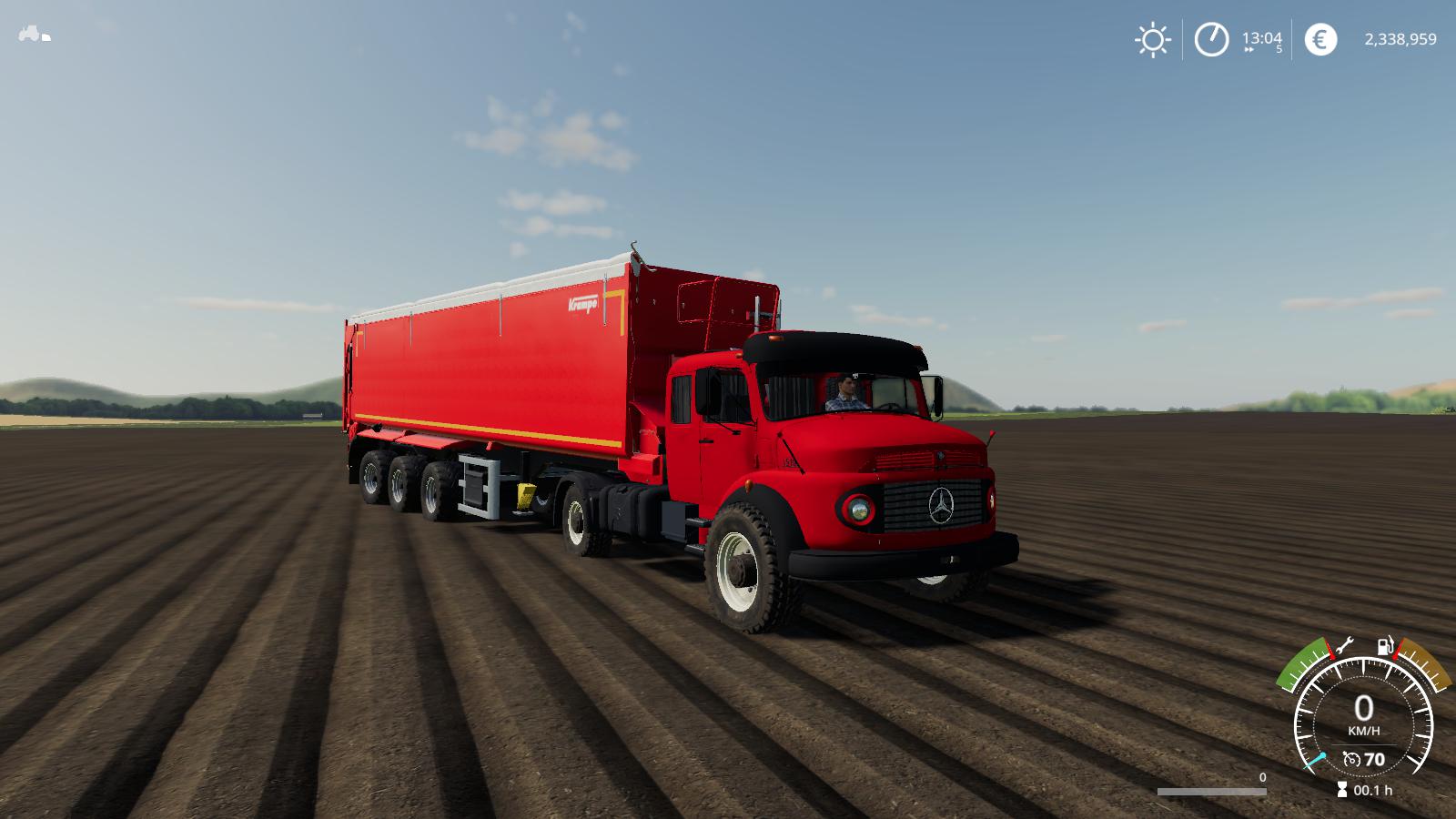
Task: Click the fuel pump gauge icon
Action: tap(1385, 645)
